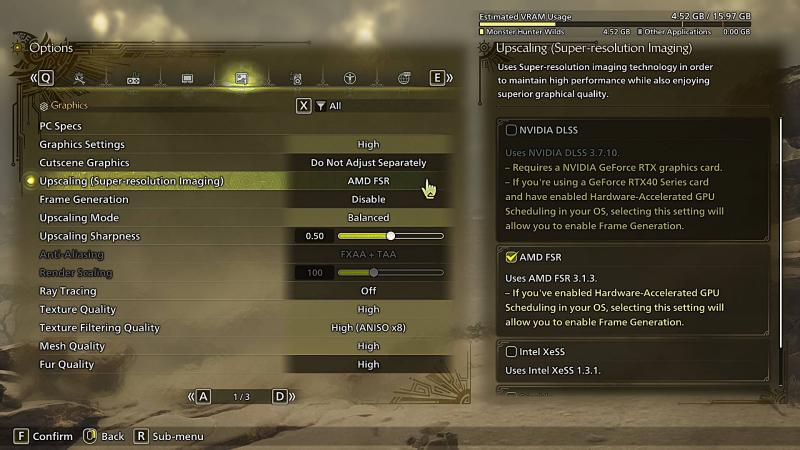This screenshot has width=800, height=450.
Task: Tick the NVIDIA DLSS checkbox
Action: [512, 130]
